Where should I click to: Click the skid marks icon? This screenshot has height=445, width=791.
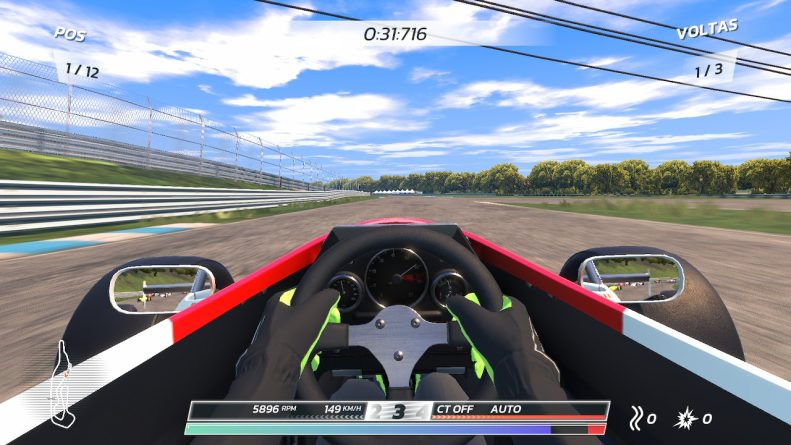click(636, 416)
